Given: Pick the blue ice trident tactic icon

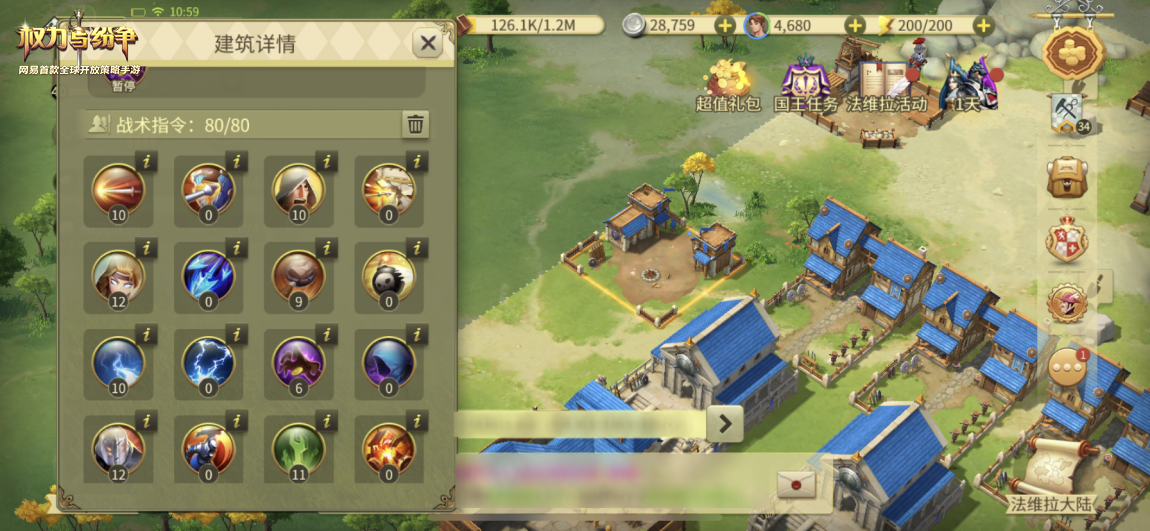Looking at the screenshot, I should (x=208, y=276).
